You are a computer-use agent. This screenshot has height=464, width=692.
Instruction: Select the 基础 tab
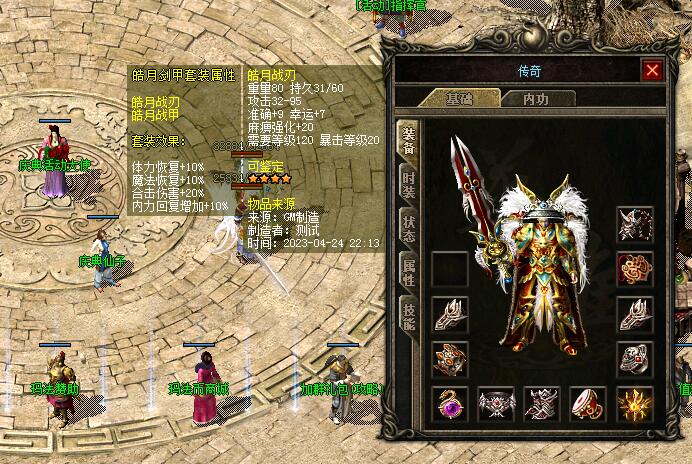[459, 99]
